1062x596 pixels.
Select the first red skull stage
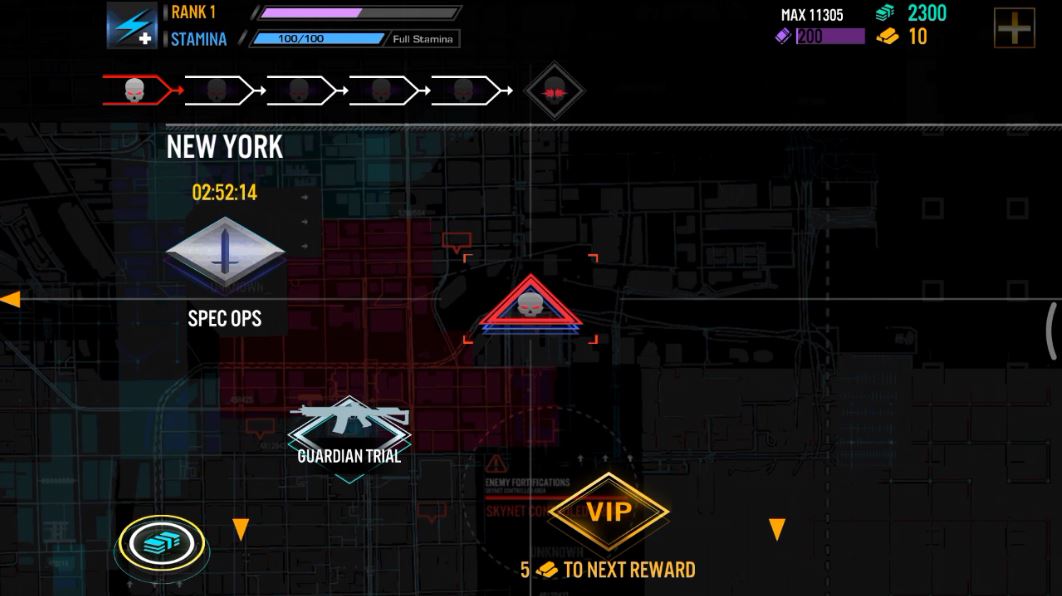pos(136,91)
